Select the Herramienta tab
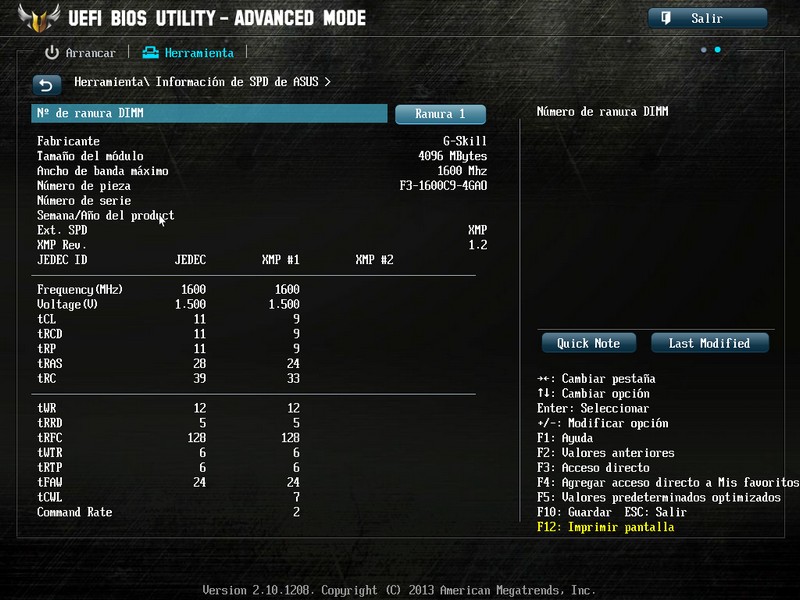800x600 pixels. (x=189, y=53)
